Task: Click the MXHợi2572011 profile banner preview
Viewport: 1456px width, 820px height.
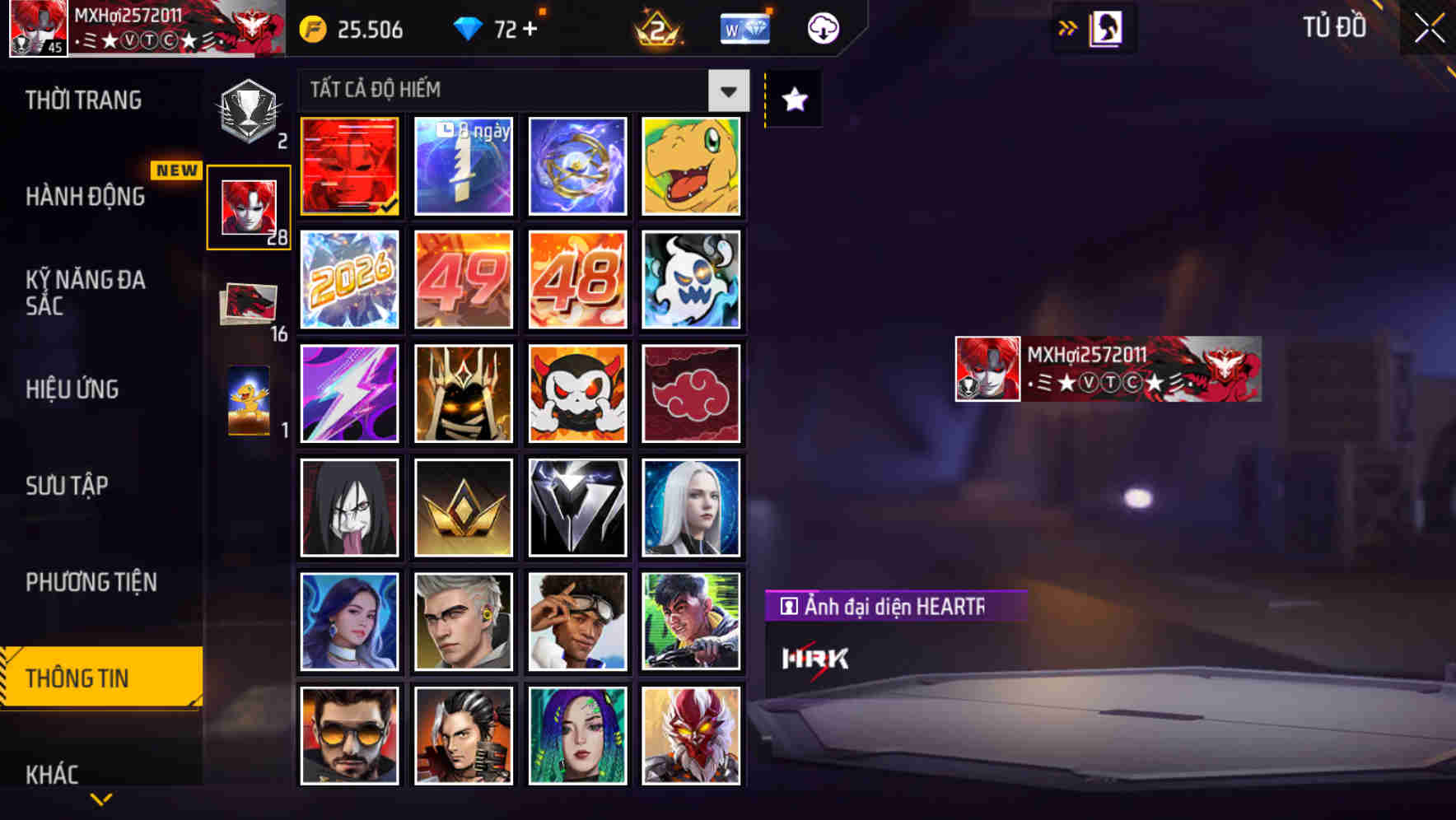Action: 1106,370
